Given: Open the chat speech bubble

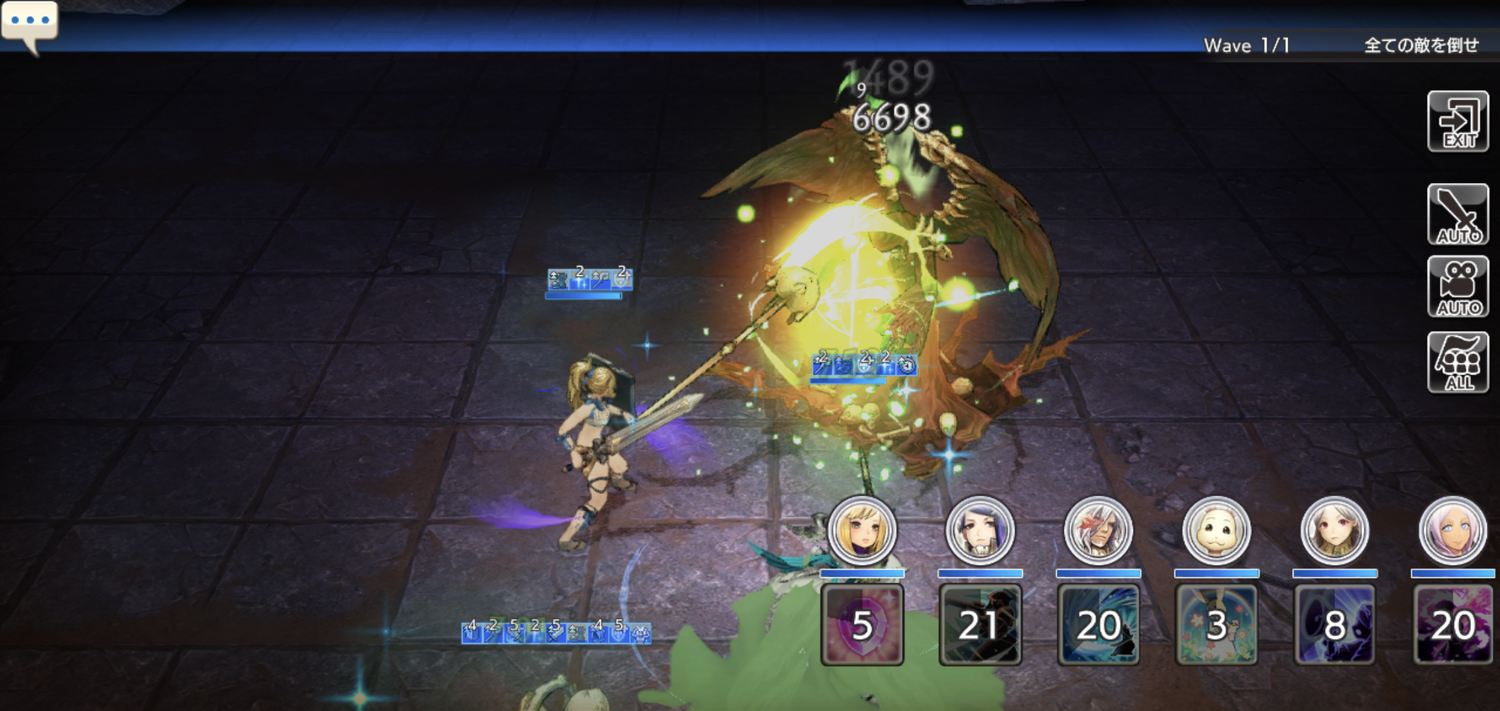Looking at the screenshot, I should (x=29, y=22).
